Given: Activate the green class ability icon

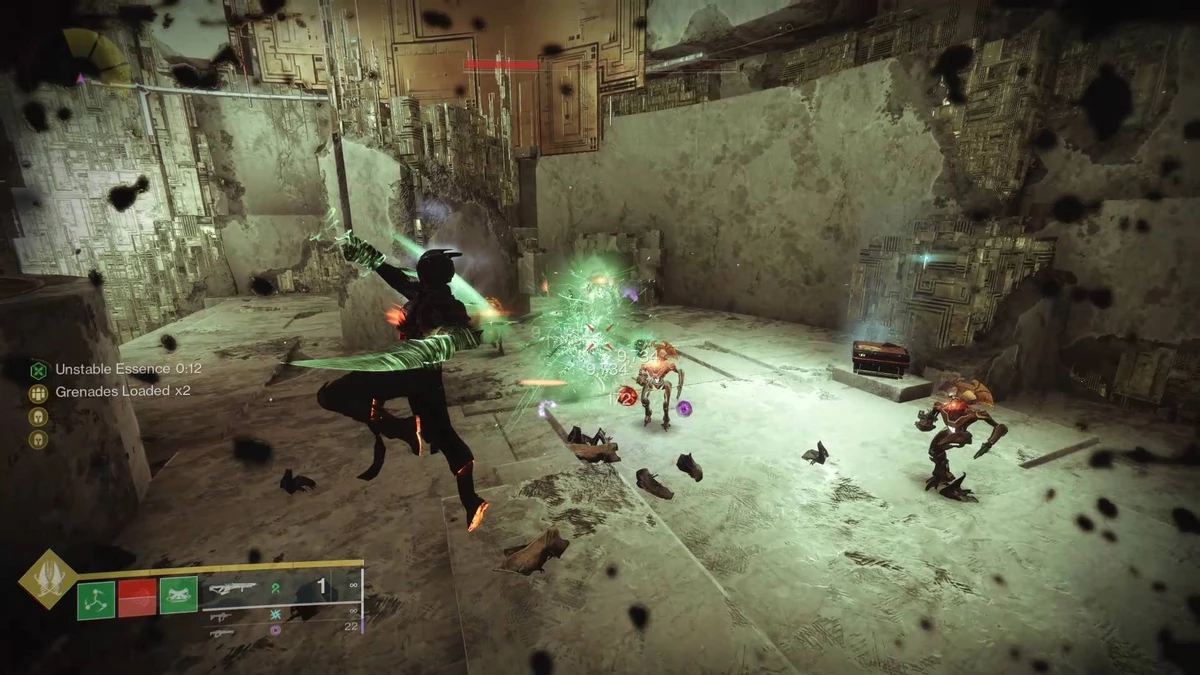Looking at the screenshot, I should click(x=179, y=597).
